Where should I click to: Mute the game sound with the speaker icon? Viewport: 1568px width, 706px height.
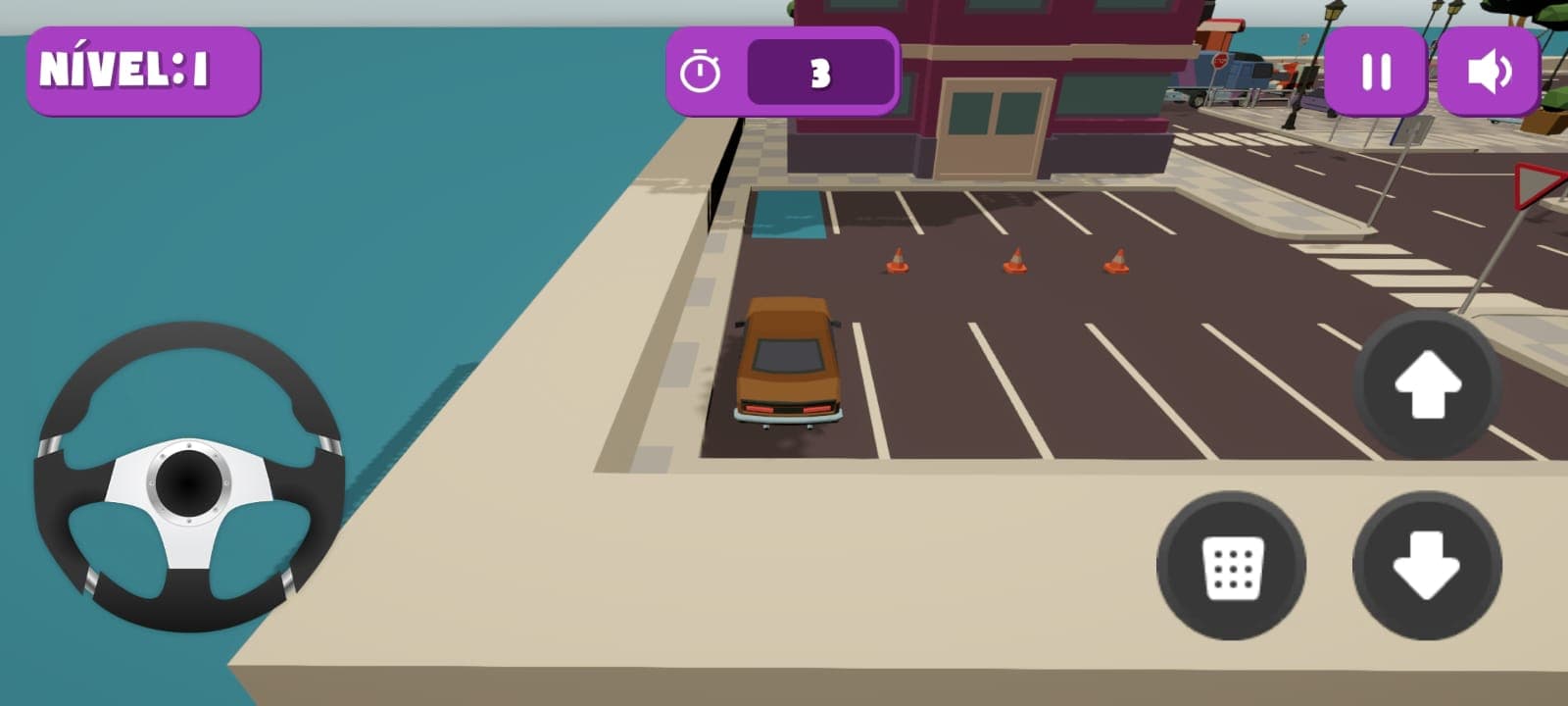1491,70
